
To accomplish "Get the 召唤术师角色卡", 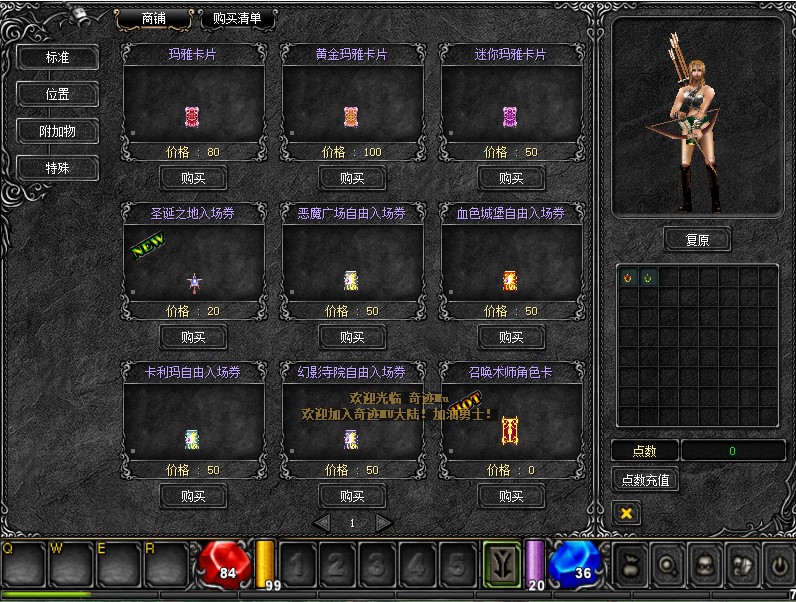I will [x=511, y=495].
